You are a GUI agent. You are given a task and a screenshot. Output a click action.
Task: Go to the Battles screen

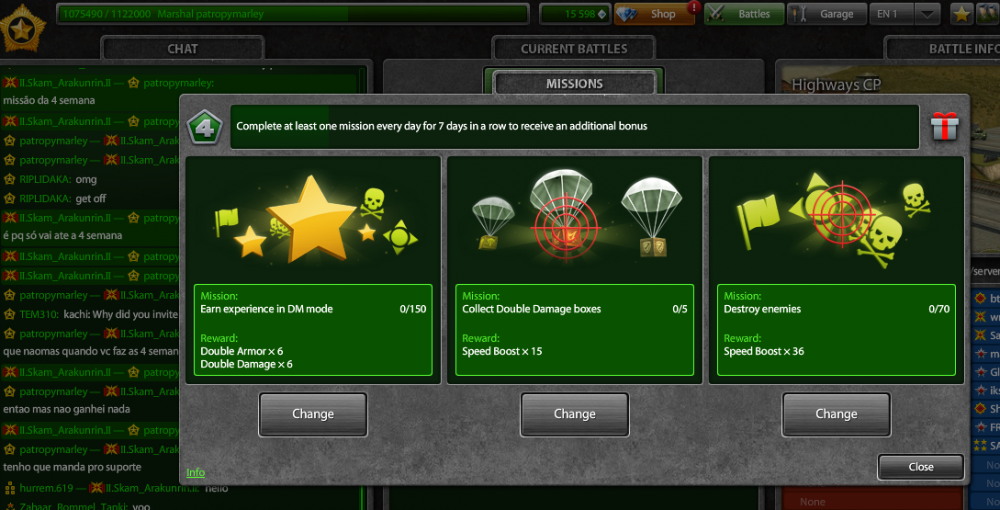click(x=744, y=14)
